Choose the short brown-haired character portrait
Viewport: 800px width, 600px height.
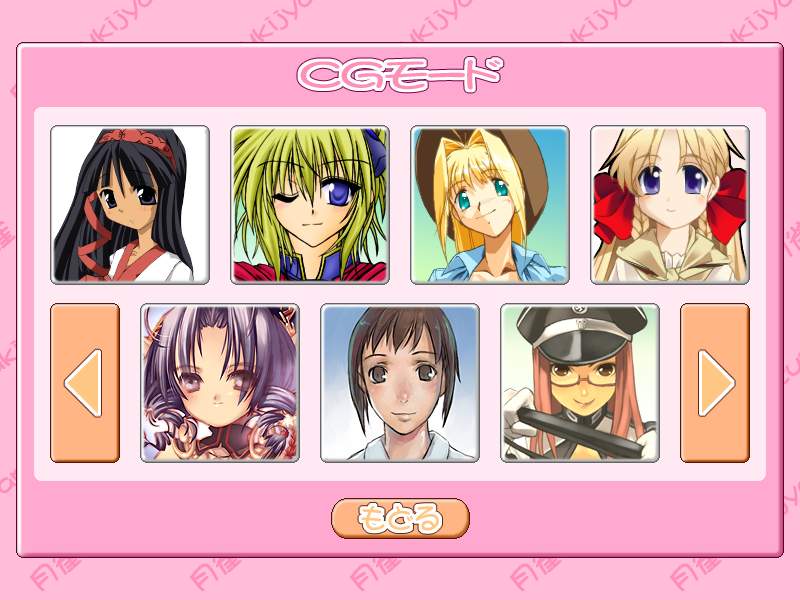tap(400, 383)
